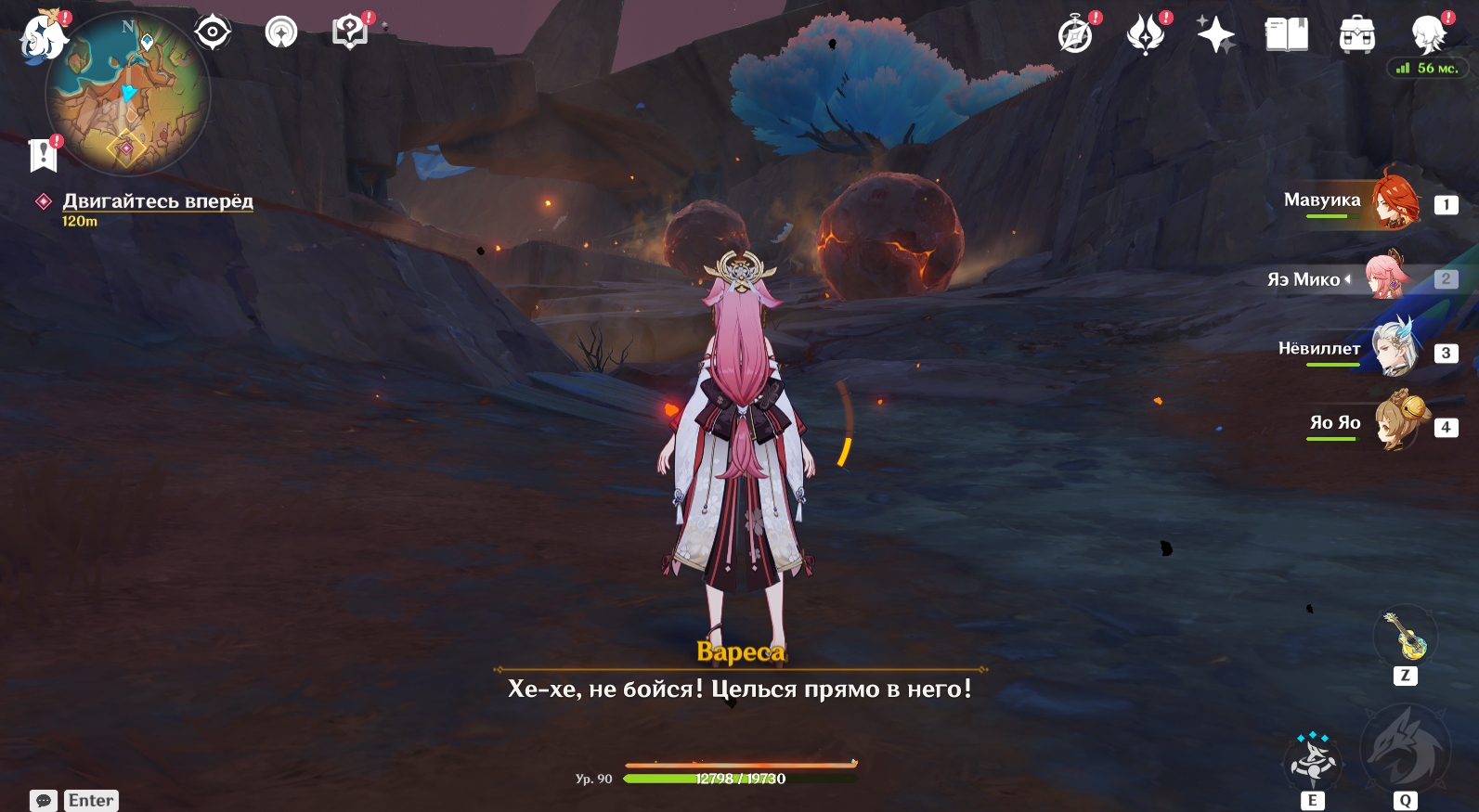The height and width of the screenshot is (812, 1479).
Task: Open the inventory backpack
Action: (x=1356, y=35)
